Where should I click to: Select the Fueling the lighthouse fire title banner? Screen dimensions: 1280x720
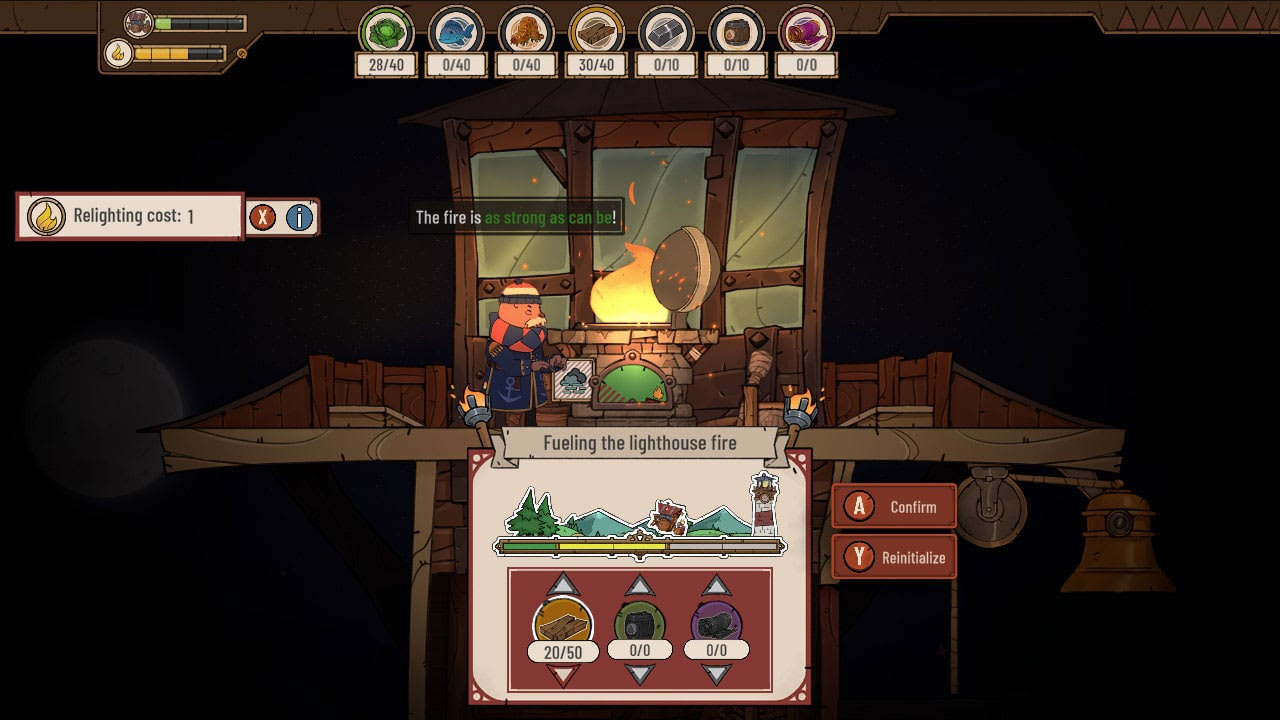point(640,442)
